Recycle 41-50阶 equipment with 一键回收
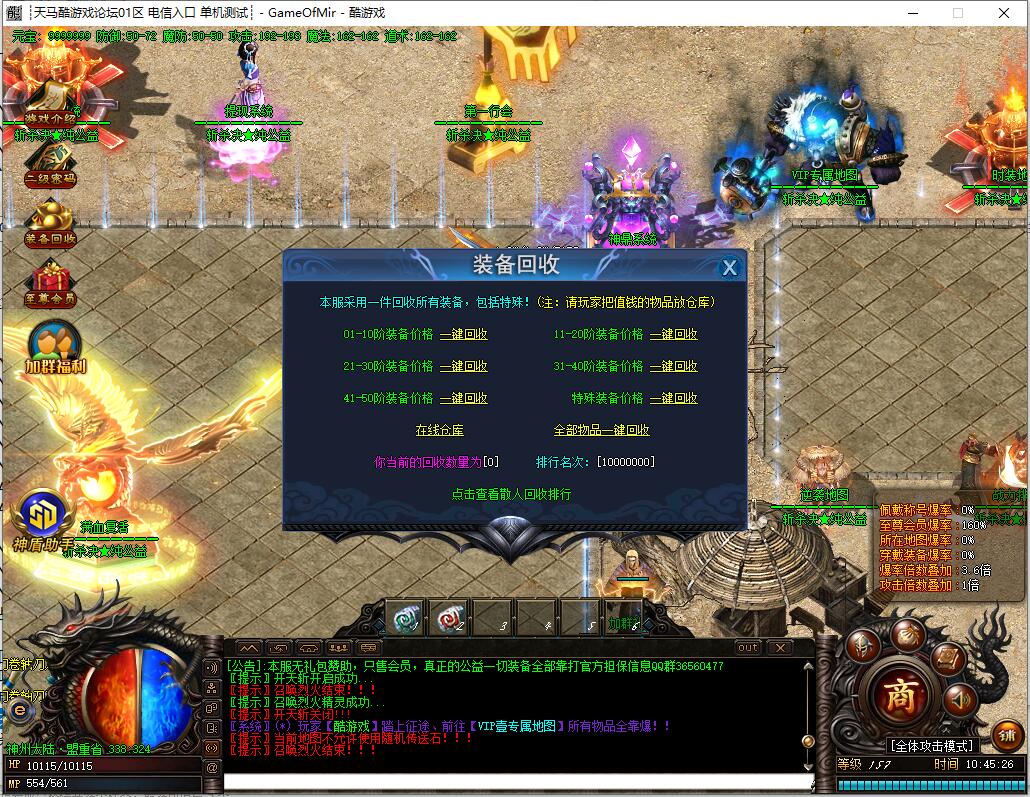1030x797 pixels. [x=464, y=398]
